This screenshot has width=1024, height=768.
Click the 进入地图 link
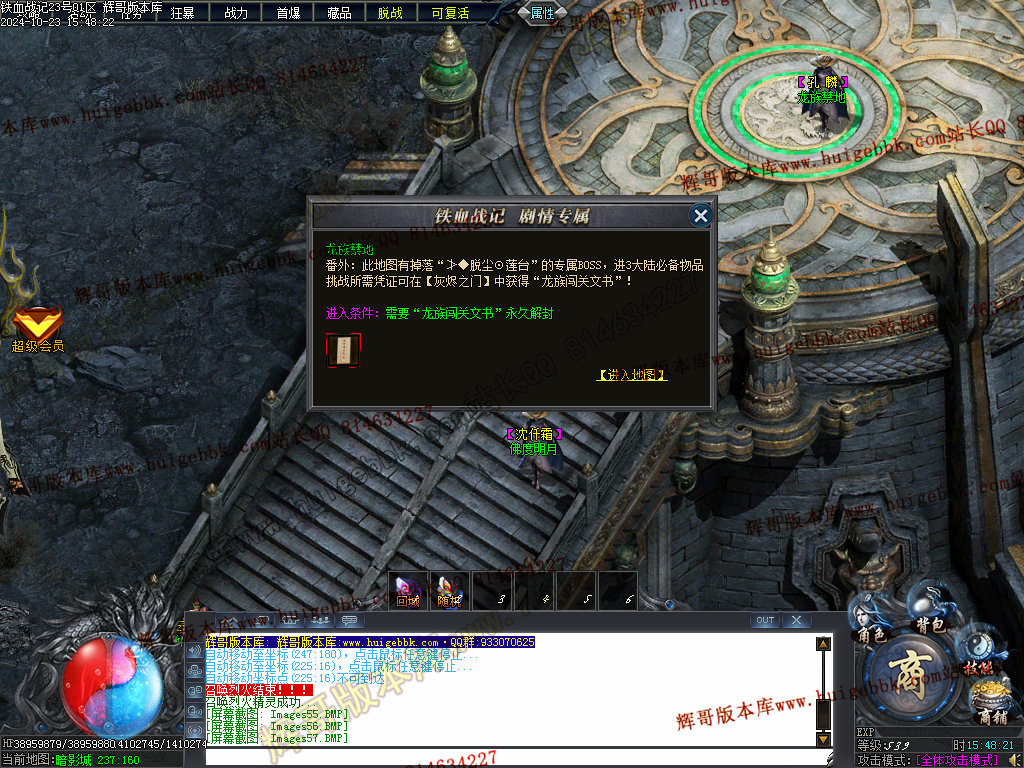click(632, 375)
